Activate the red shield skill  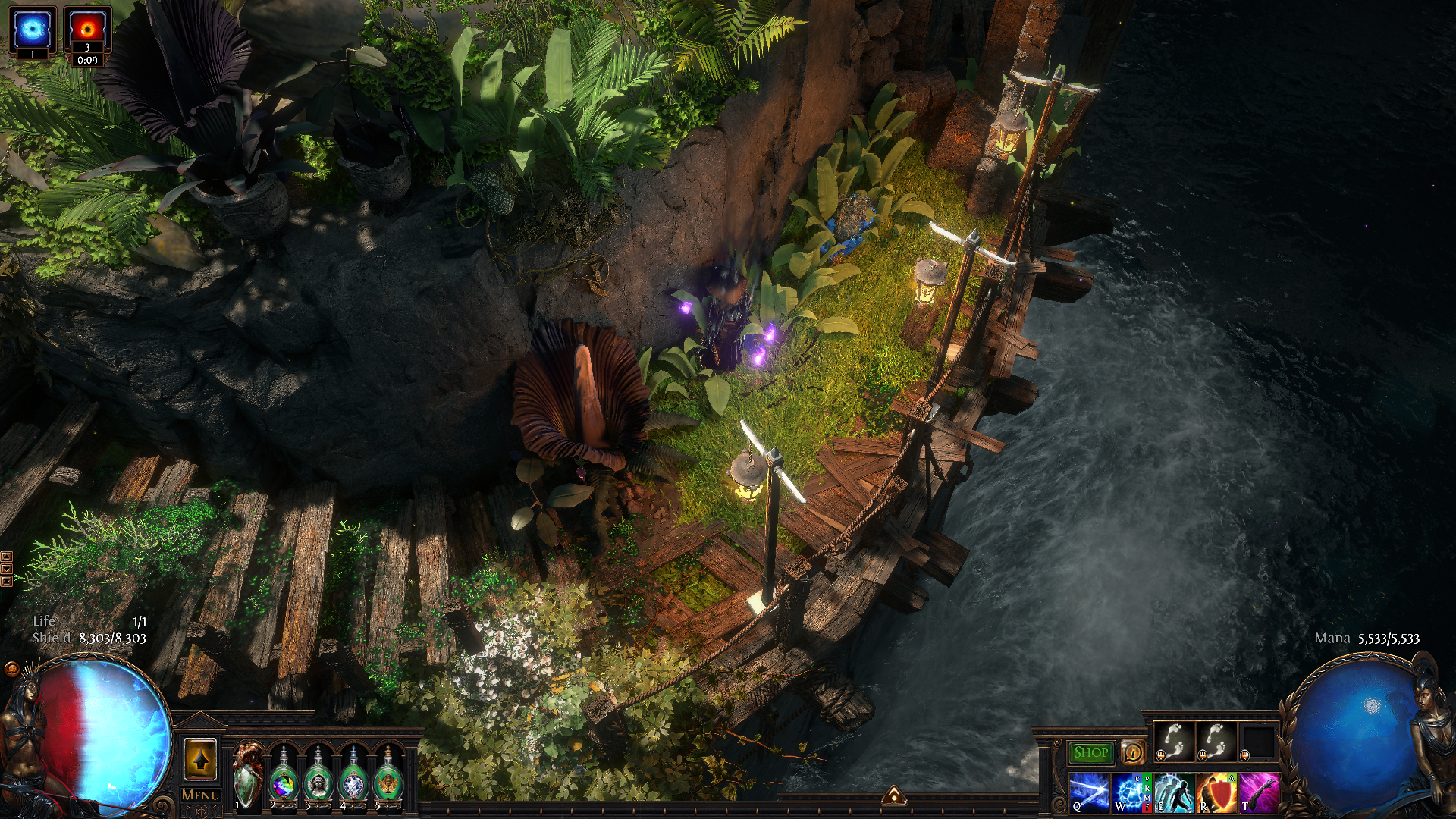[1216, 792]
